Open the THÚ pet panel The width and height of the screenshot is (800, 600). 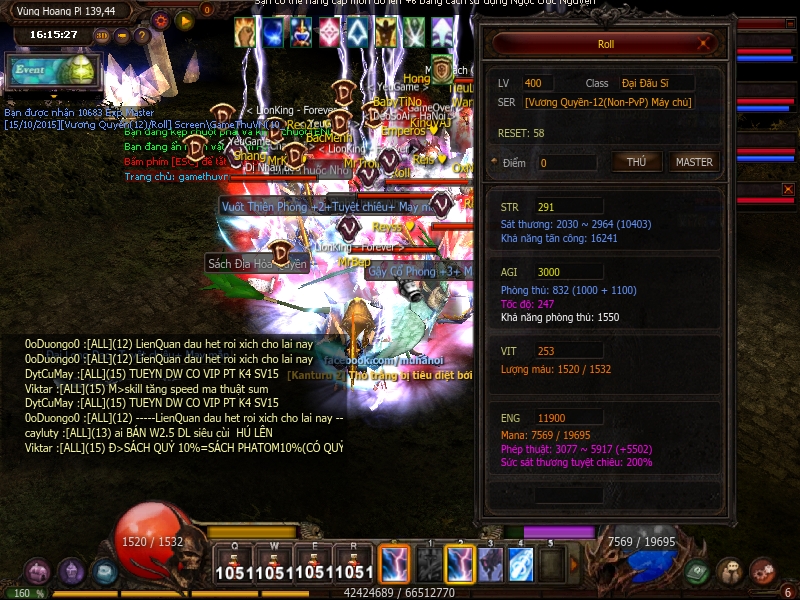(636, 162)
